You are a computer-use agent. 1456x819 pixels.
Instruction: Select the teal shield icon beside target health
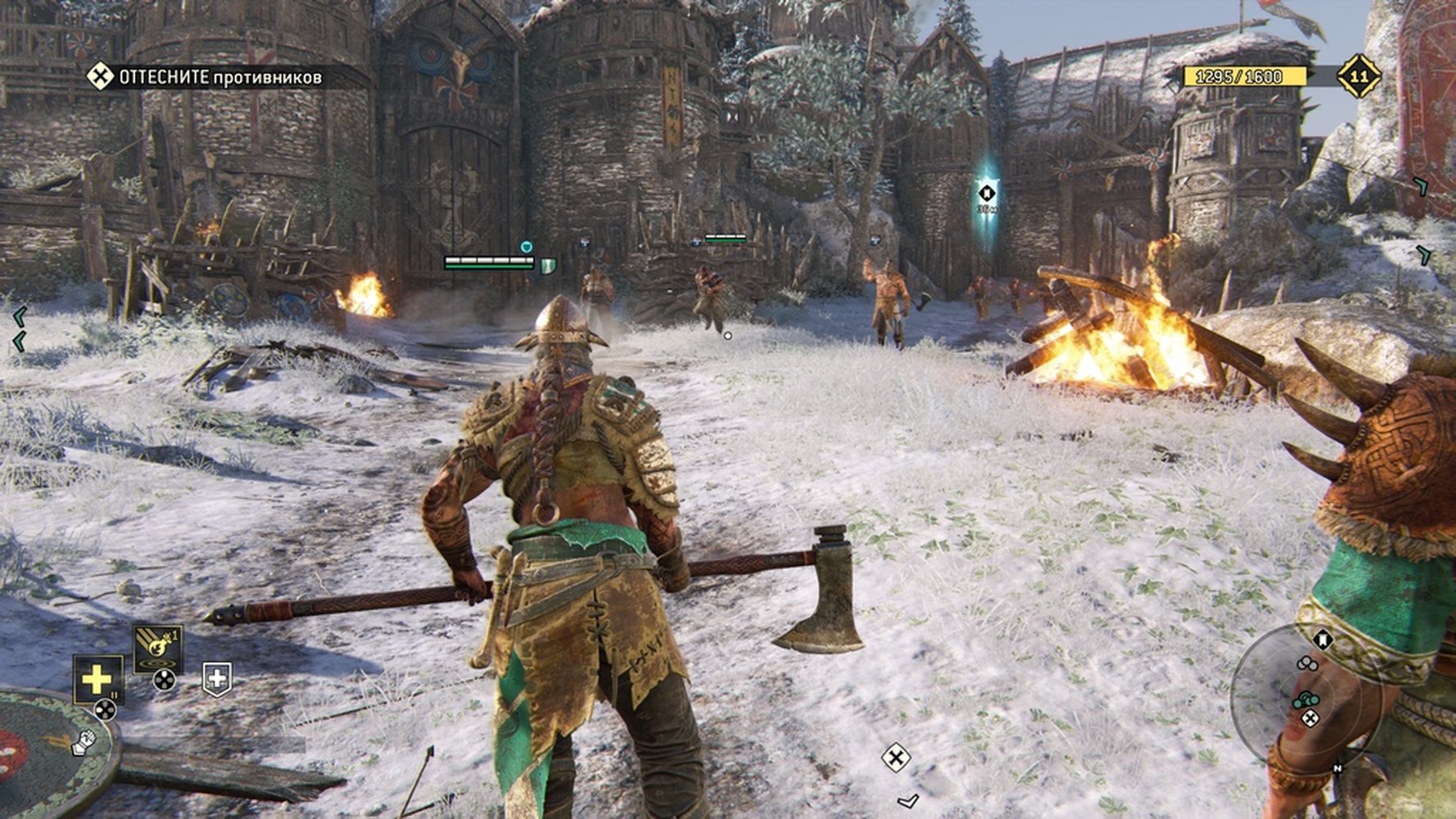(548, 265)
